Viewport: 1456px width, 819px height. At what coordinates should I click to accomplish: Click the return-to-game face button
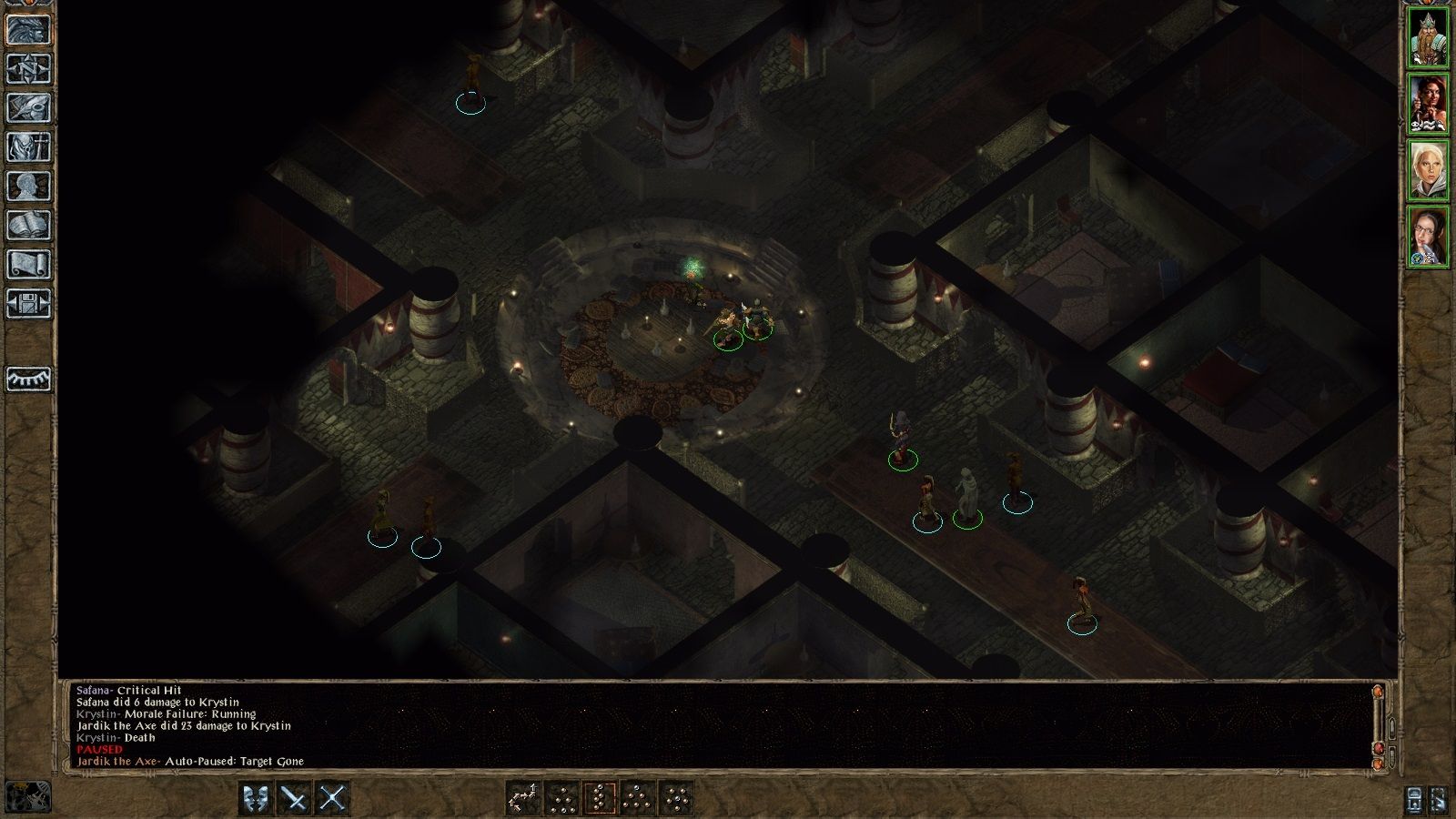coord(29,30)
